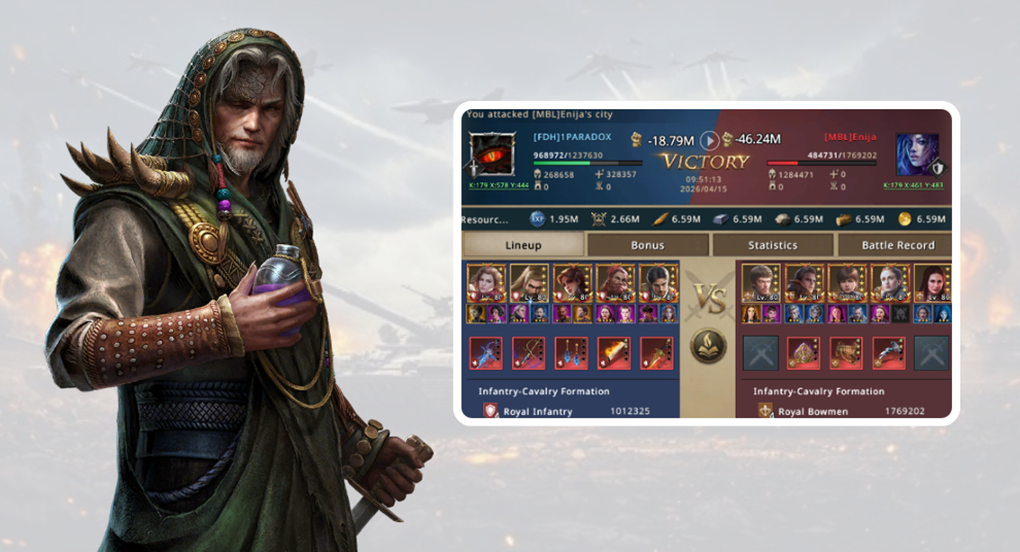View Enija's blue-haired defender avatar
Viewport: 1020px width, 552px height.
pos(916,156)
